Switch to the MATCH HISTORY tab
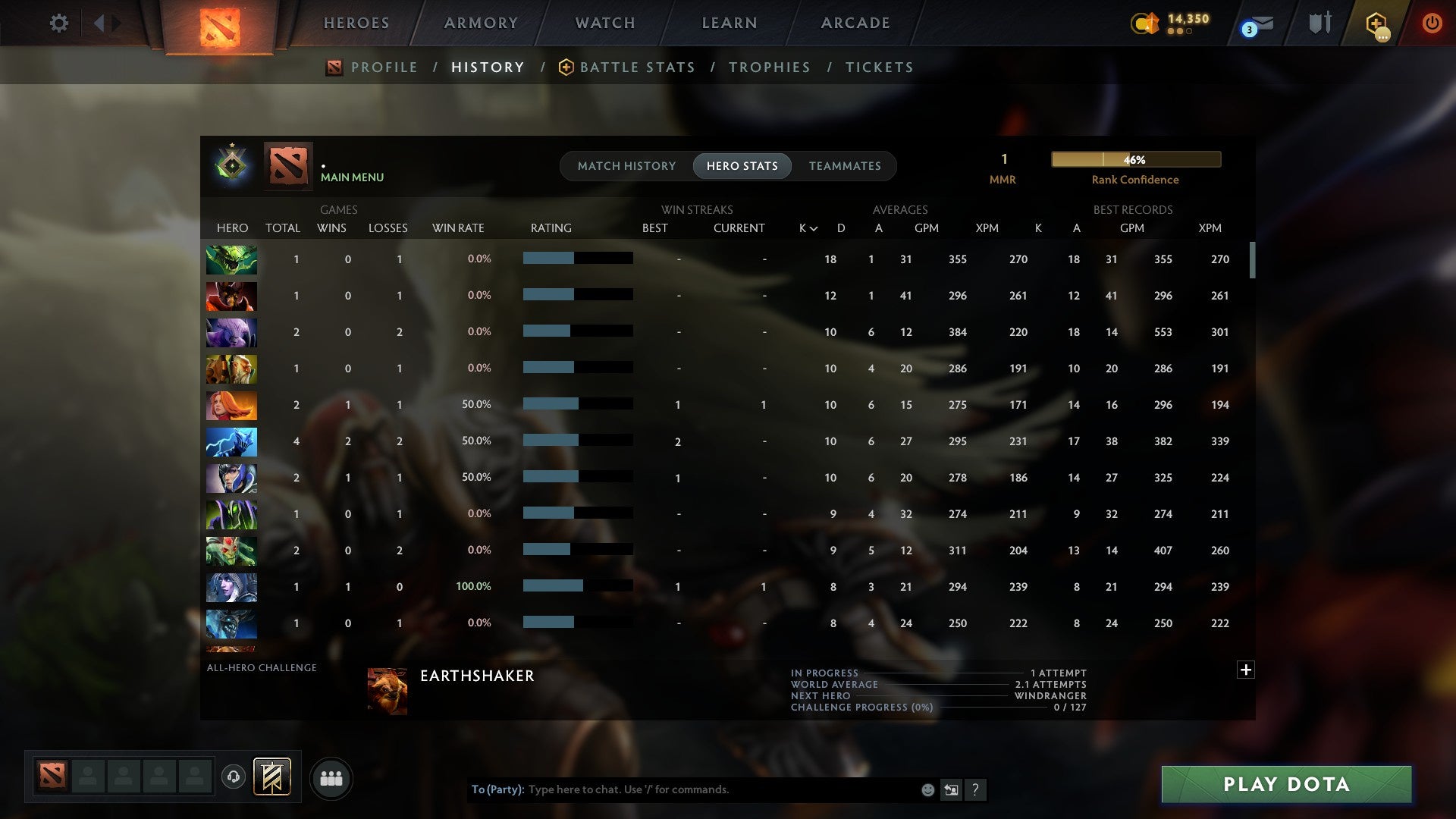 626,165
